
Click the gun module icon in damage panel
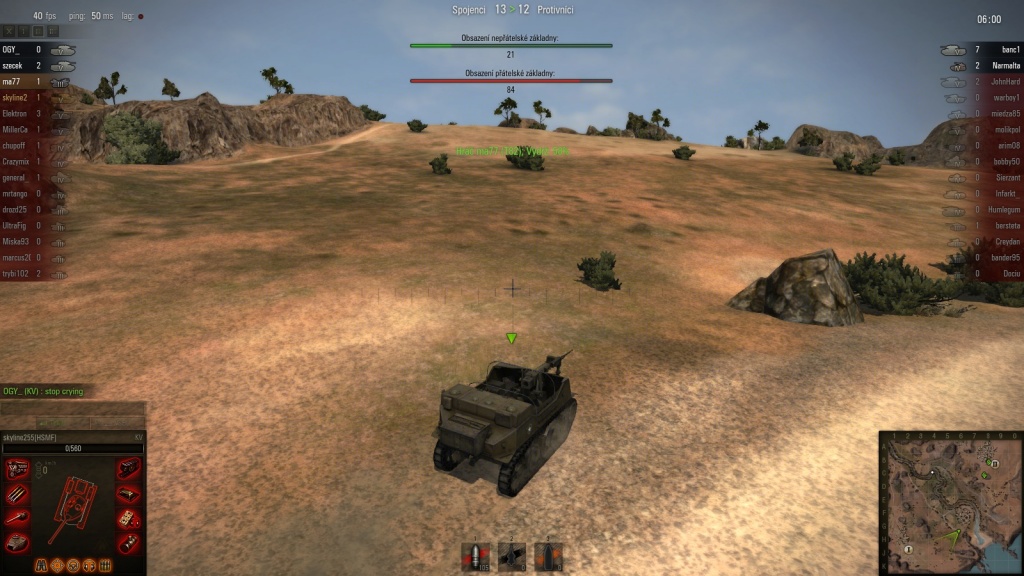17,518
